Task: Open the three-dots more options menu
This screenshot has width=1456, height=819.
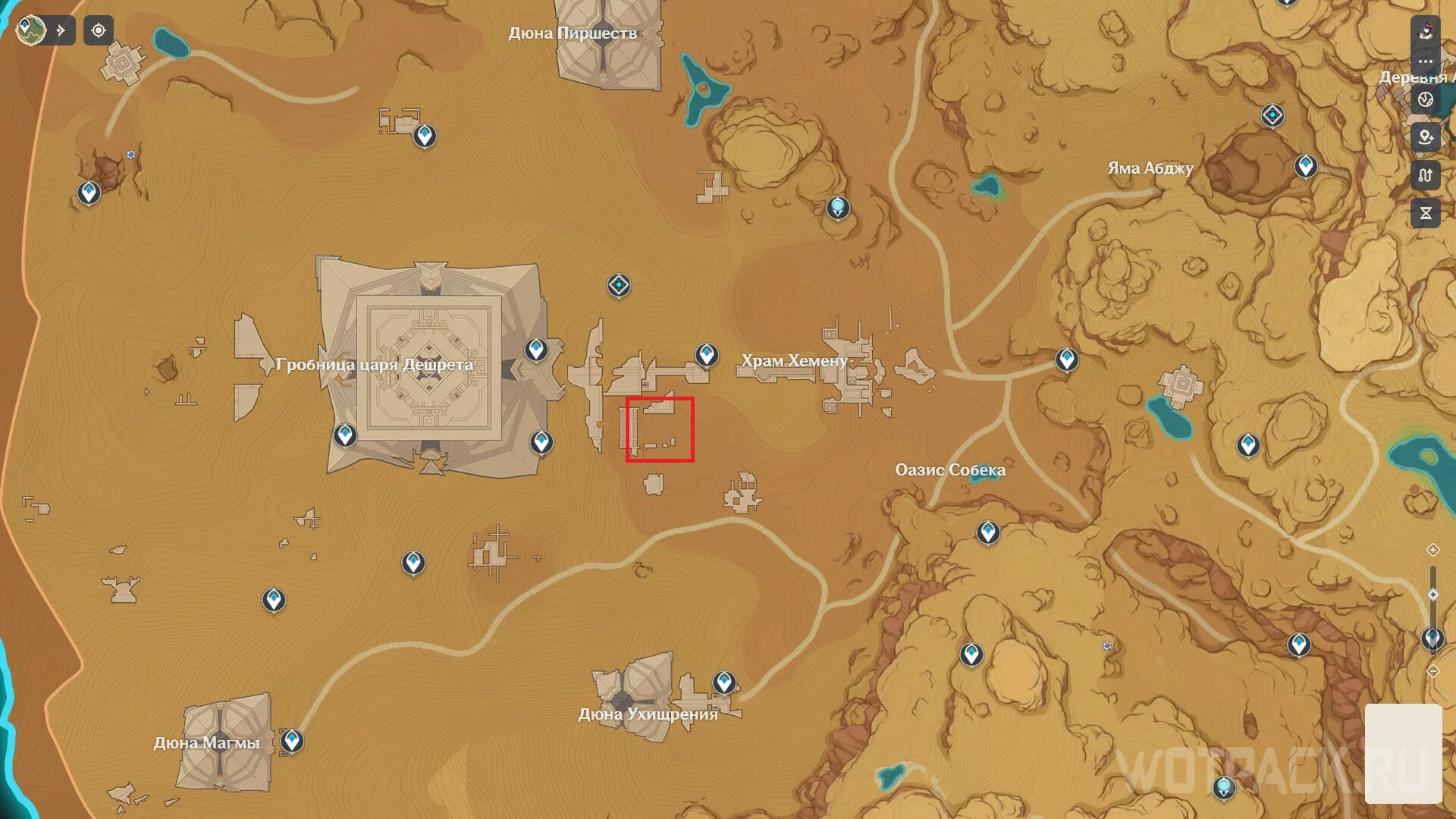Action: [1425, 61]
